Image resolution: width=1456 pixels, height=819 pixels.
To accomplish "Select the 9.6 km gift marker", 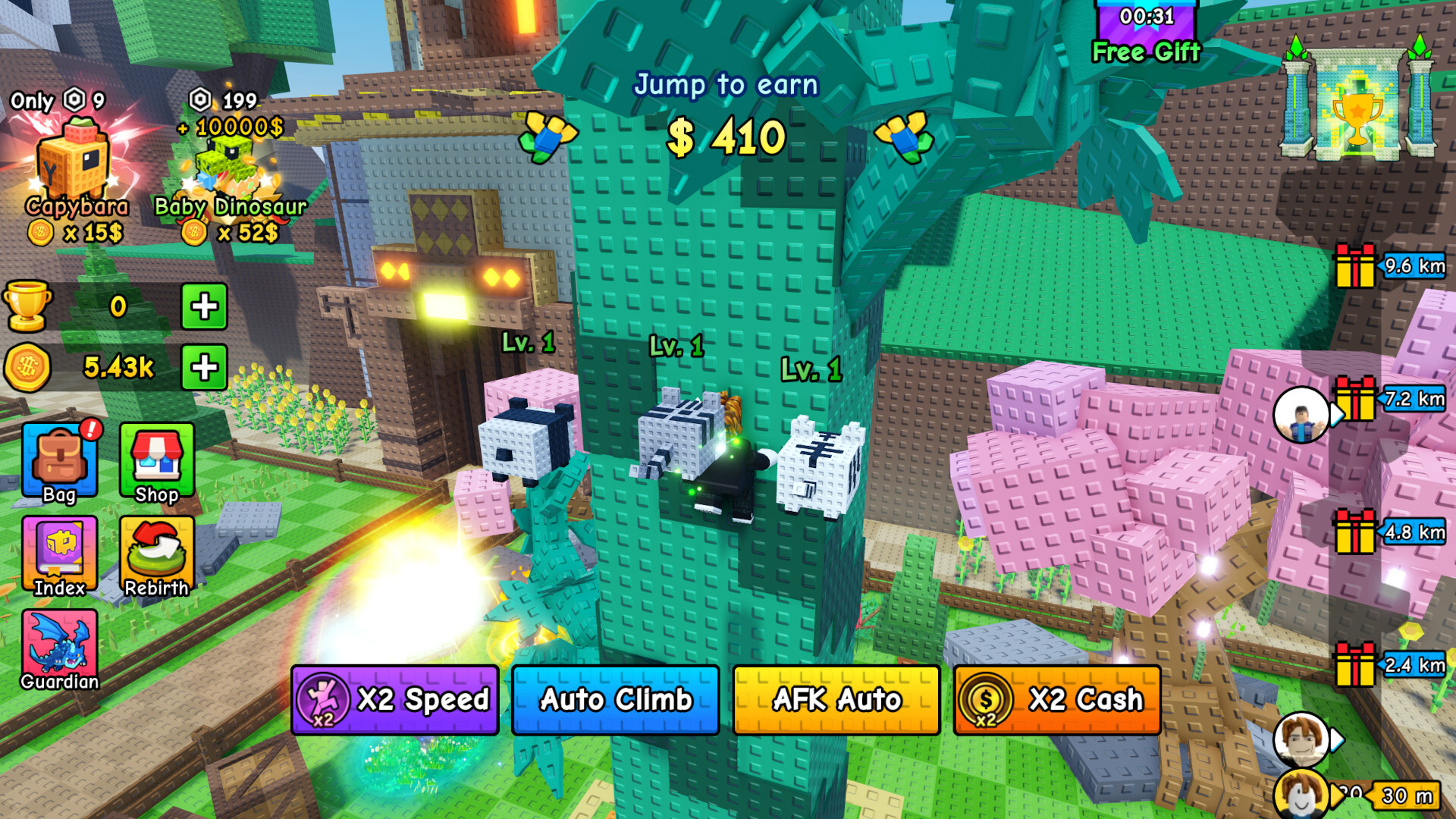I will [x=1356, y=266].
